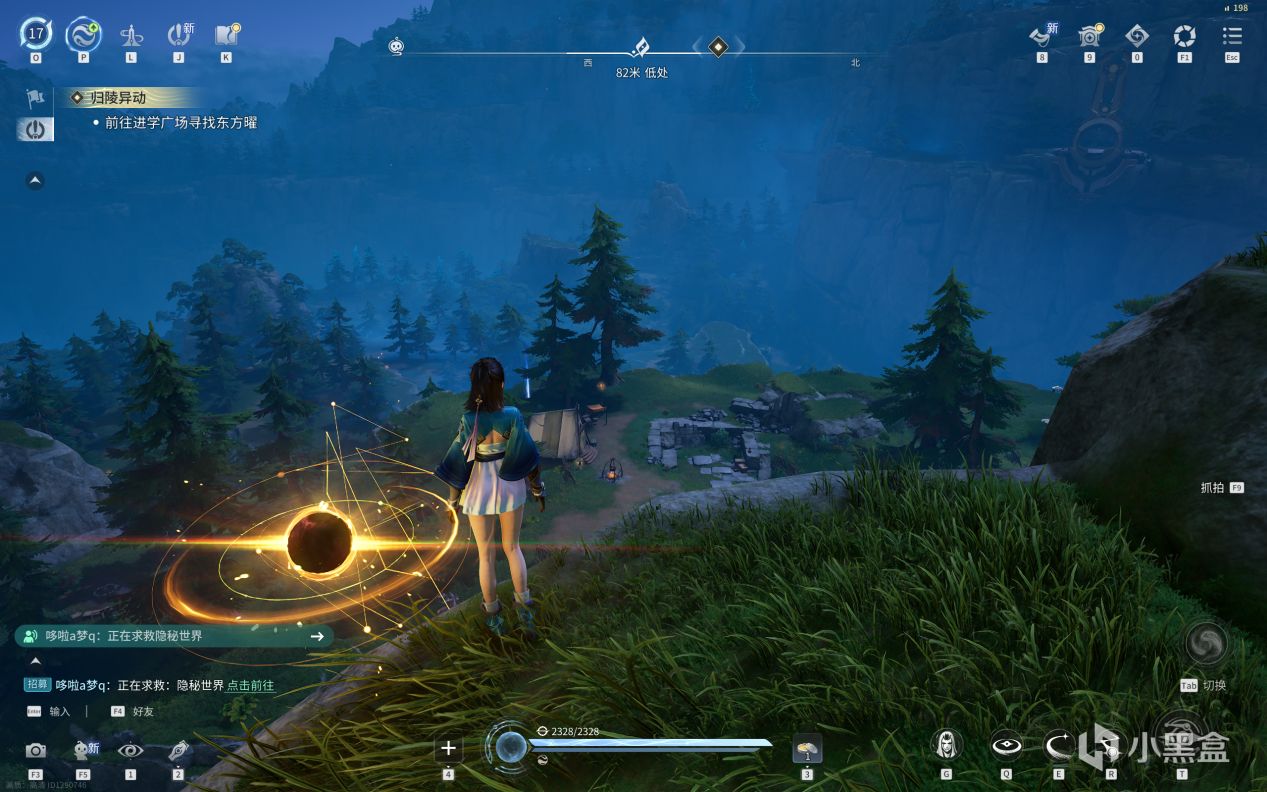1267x792 pixels.
Task: Click the segmented ring icon
Action: click(1184, 36)
